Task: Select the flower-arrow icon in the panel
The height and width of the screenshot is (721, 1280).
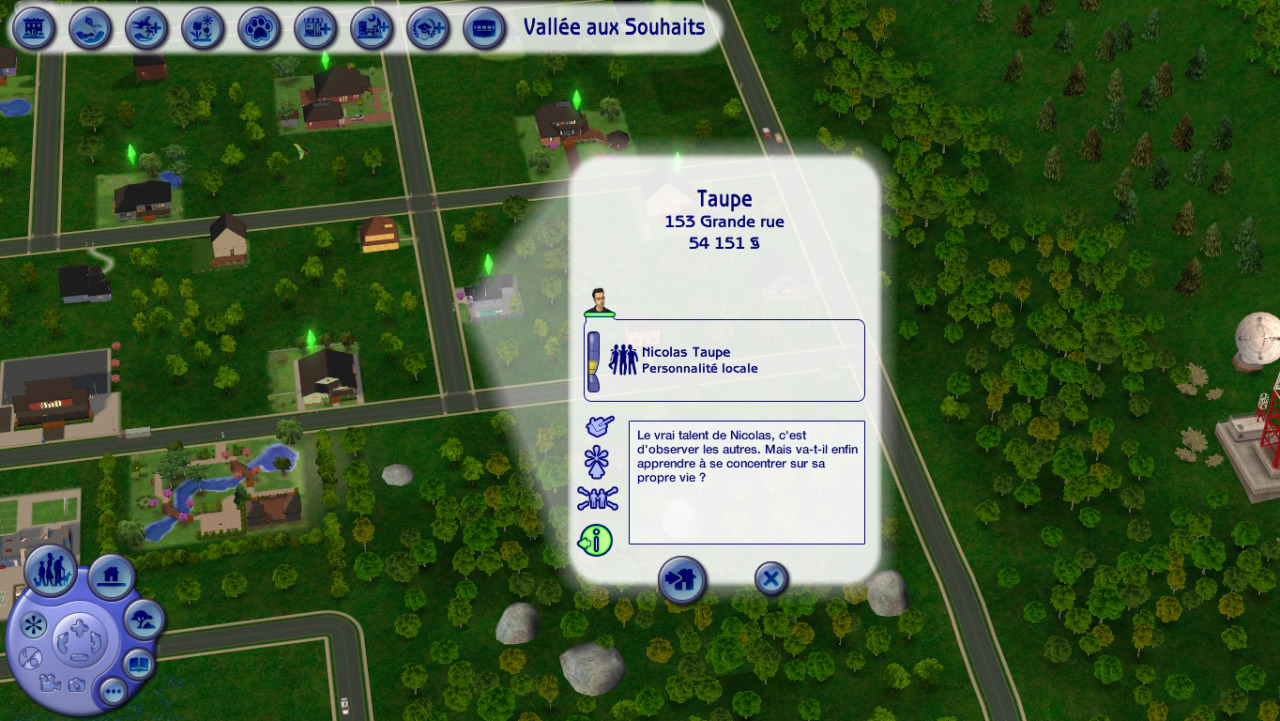Action: point(597,462)
